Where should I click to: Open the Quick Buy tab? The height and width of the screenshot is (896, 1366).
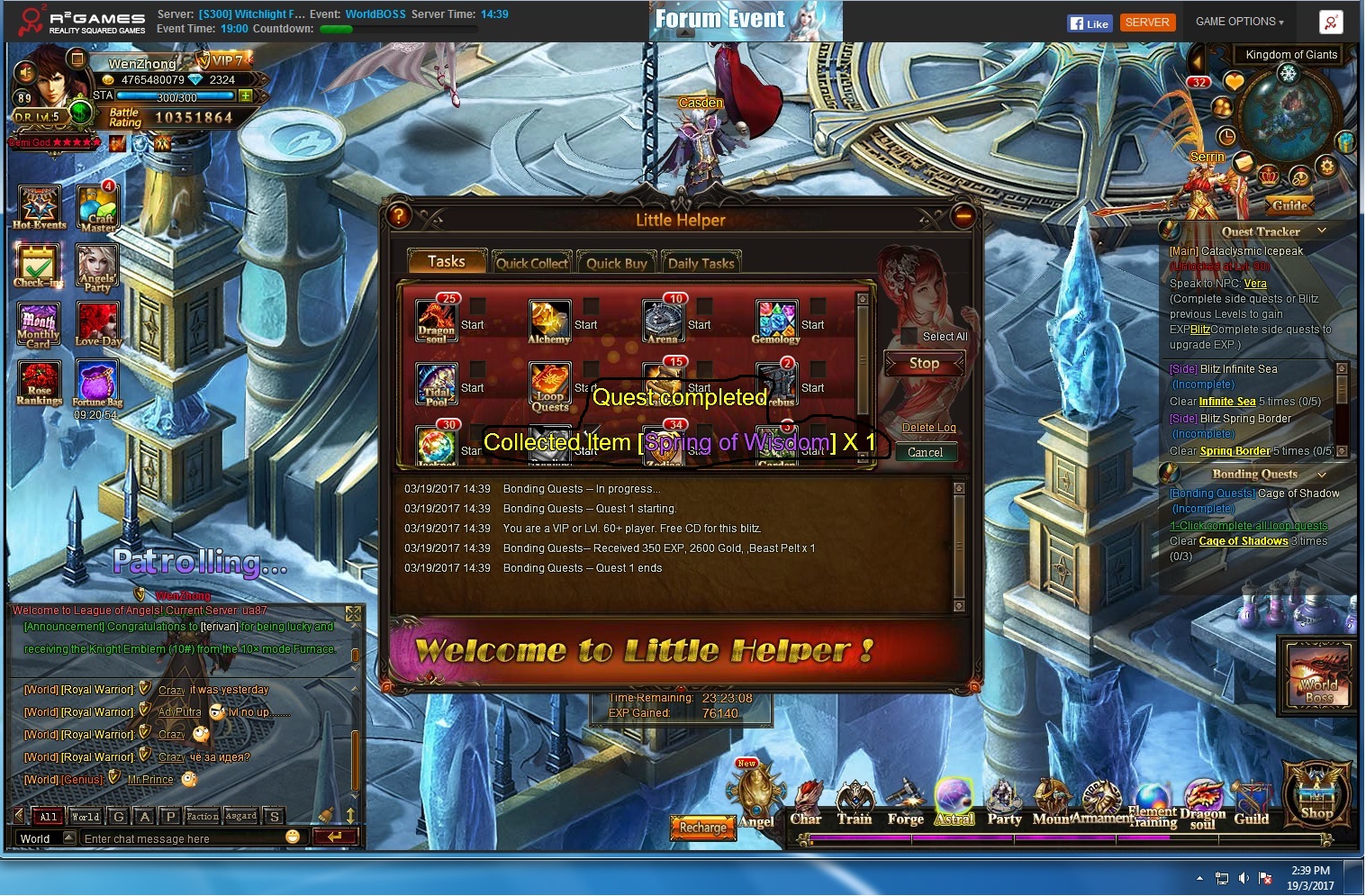616,263
